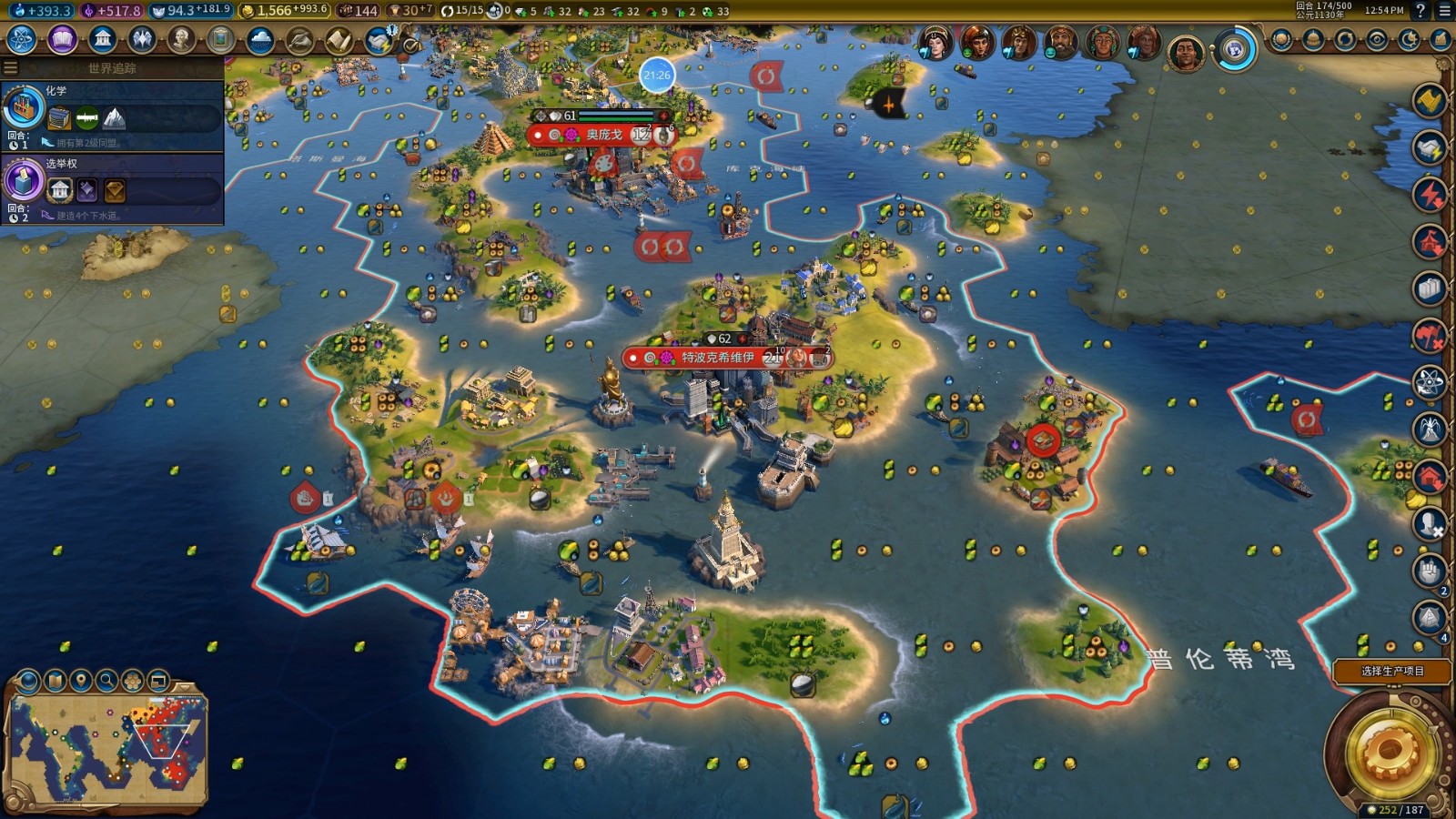1456x819 pixels.
Task: Open the 特波克希维伊 city banner
Action: (x=718, y=358)
